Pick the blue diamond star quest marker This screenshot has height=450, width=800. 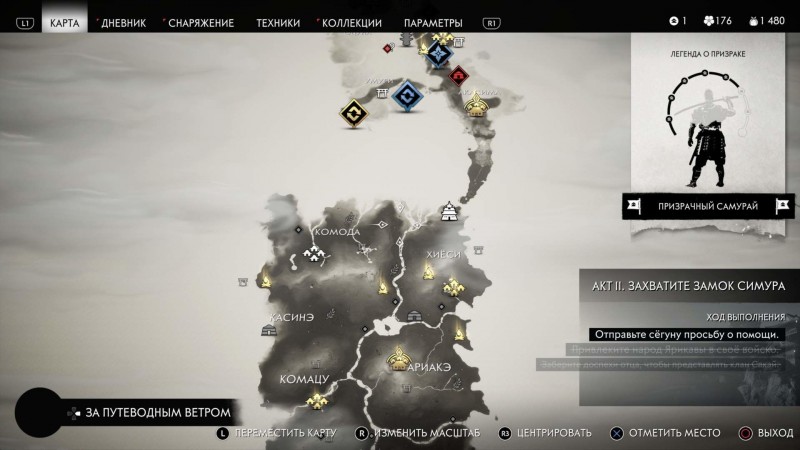tap(437, 55)
